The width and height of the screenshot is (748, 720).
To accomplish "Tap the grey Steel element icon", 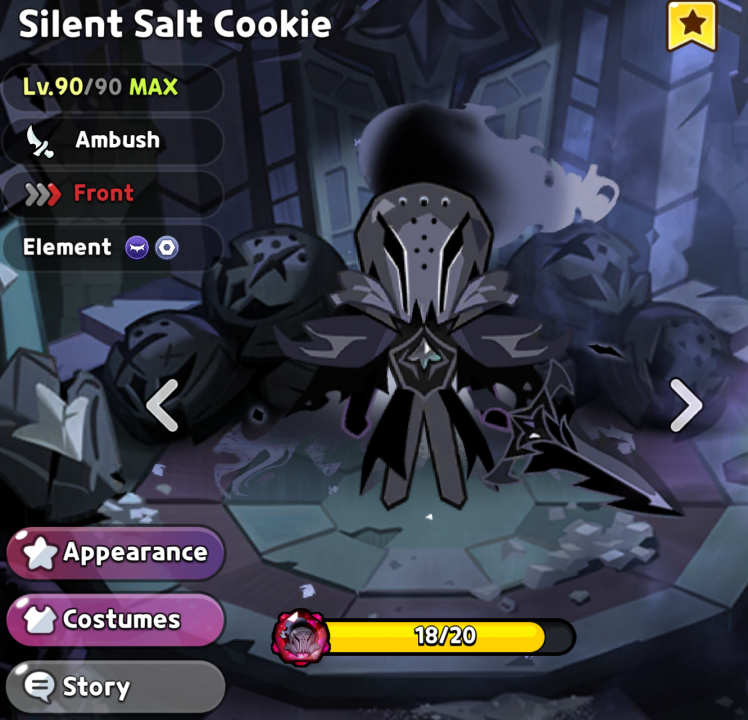I will coord(166,247).
